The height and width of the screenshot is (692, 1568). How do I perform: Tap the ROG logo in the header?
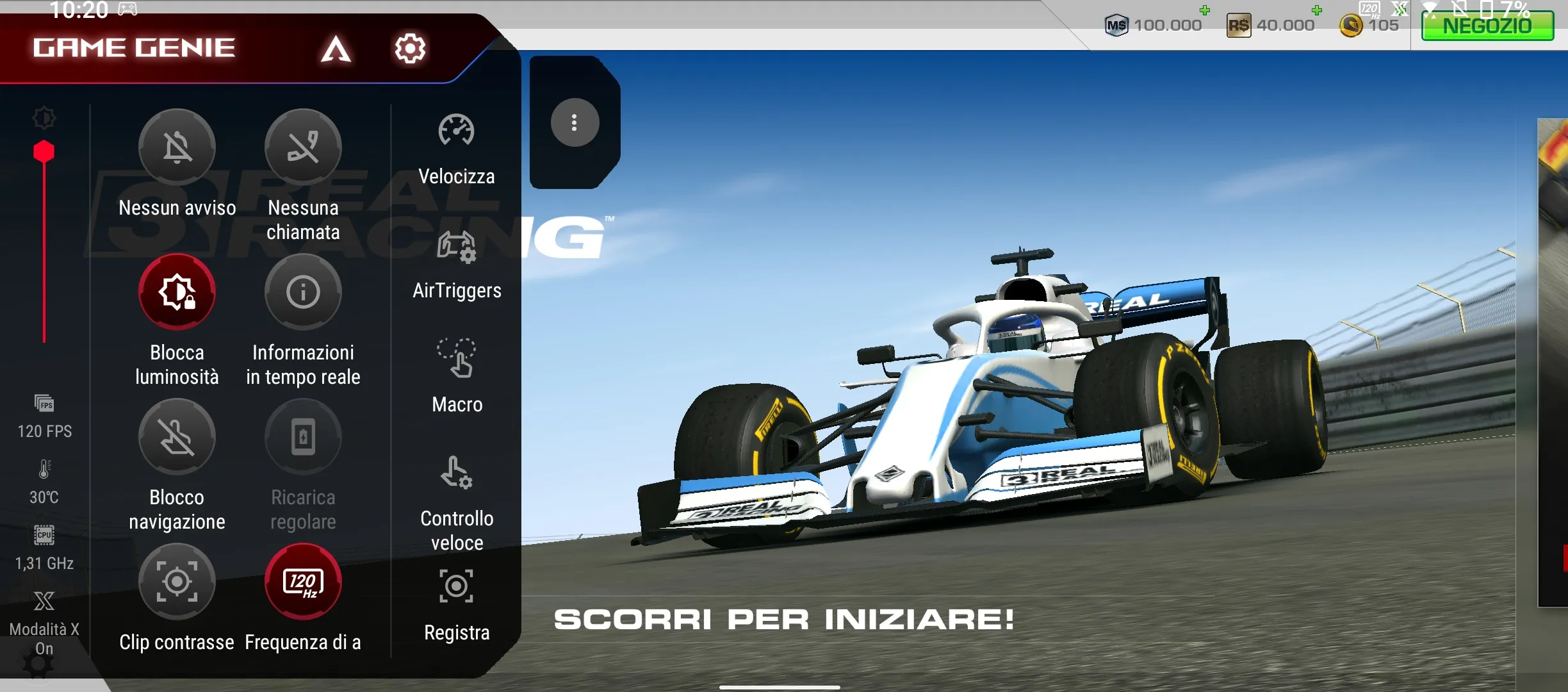336,49
